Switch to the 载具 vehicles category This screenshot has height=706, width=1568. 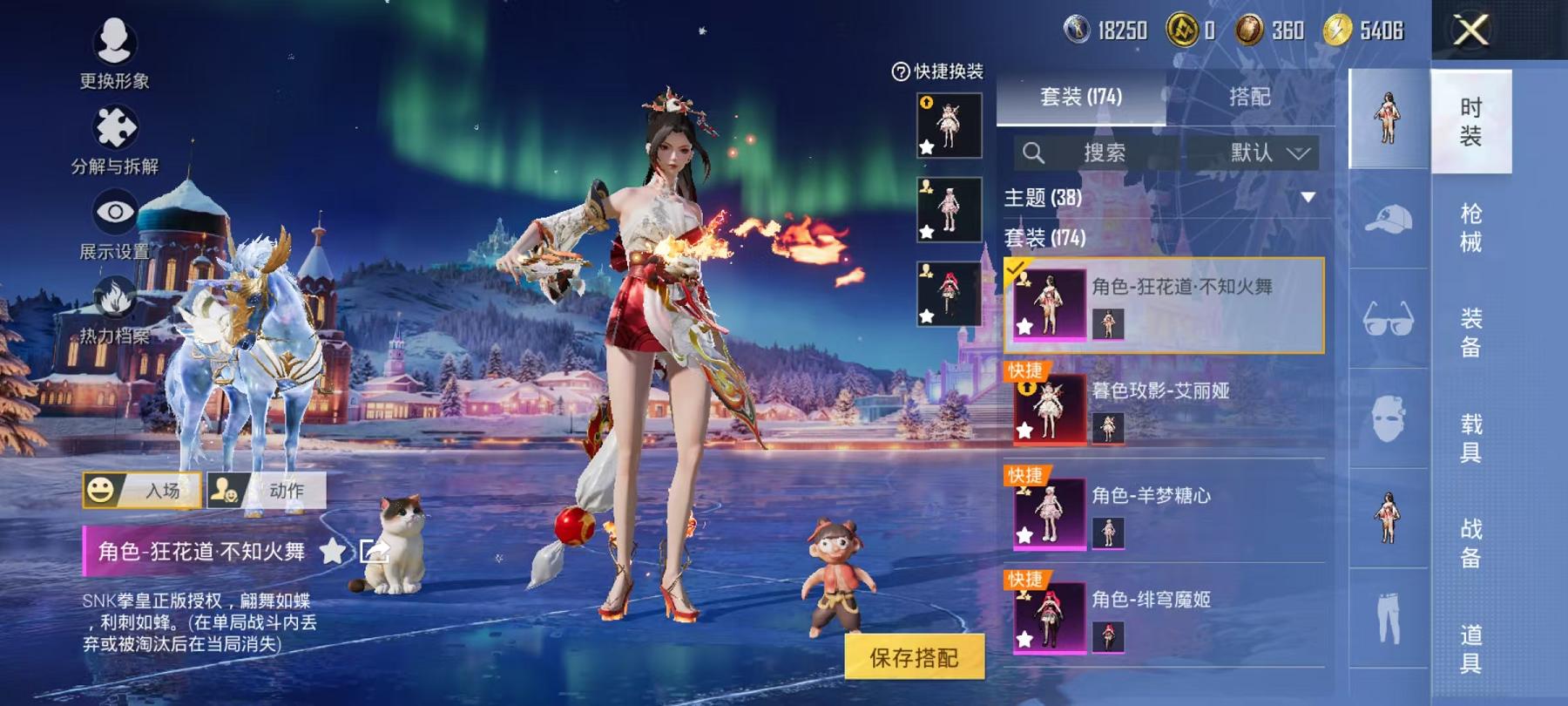(1470, 438)
